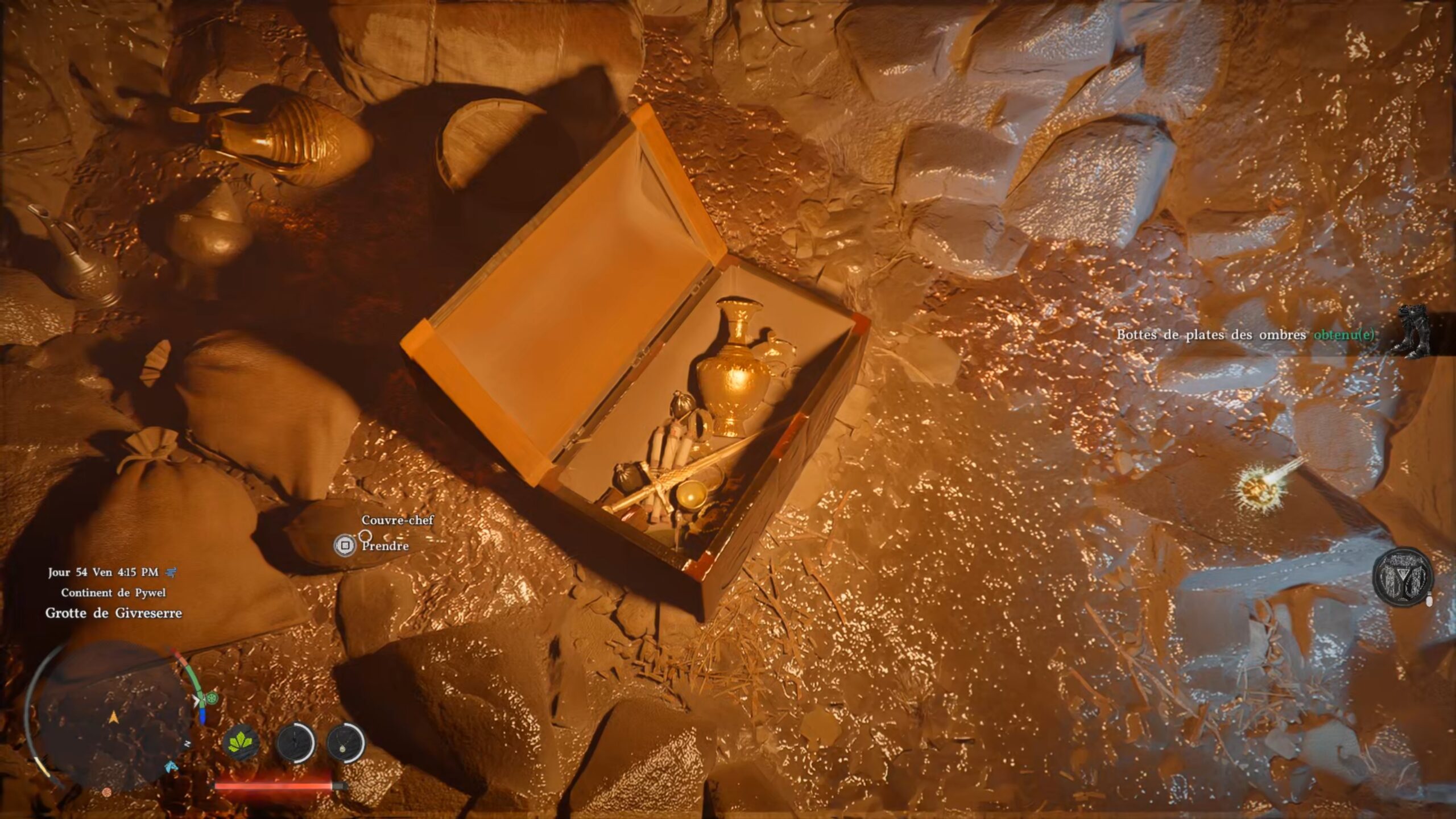Click the blue wind weather icon
Screen dimensions: 1456x819
click(170, 572)
